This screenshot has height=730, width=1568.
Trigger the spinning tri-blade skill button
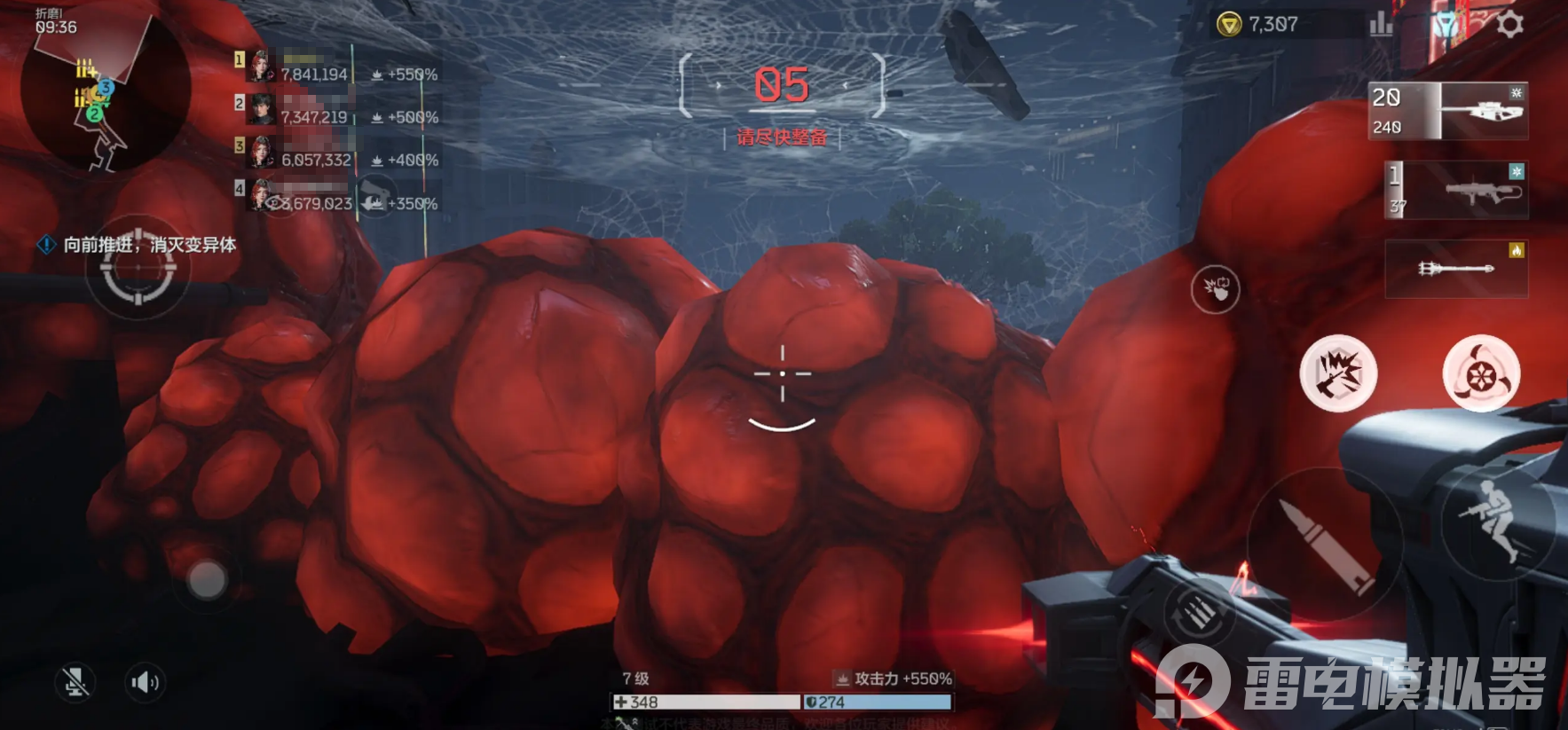[x=1480, y=373]
